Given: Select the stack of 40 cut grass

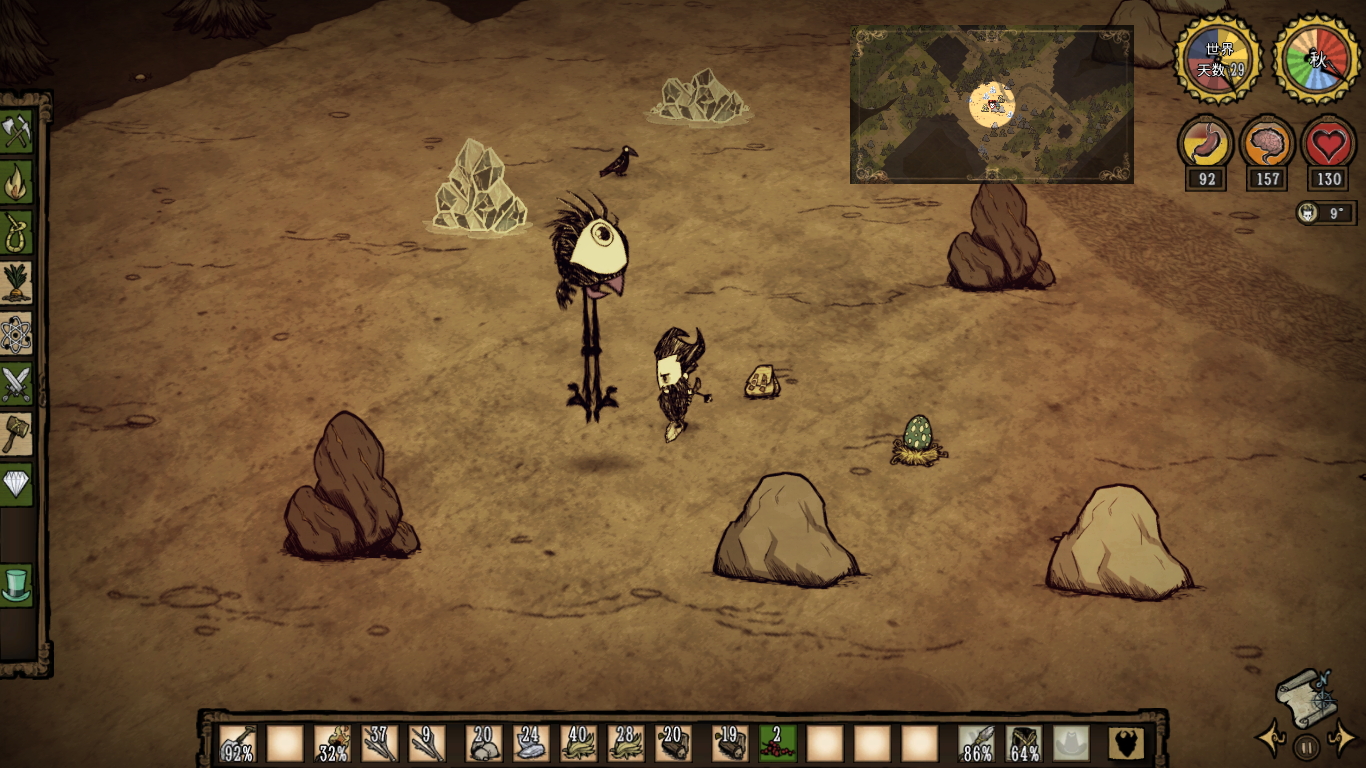Looking at the screenshot, I should 579,743.
